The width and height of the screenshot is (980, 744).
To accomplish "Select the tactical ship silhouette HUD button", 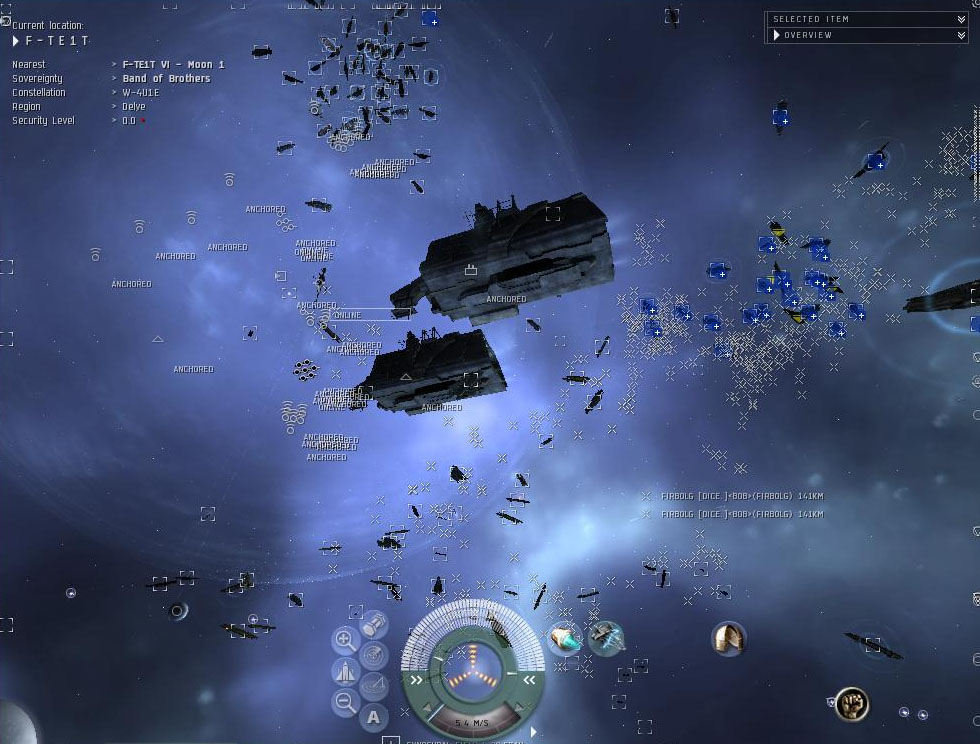I will pyautogui.click(x=345, y=671).
